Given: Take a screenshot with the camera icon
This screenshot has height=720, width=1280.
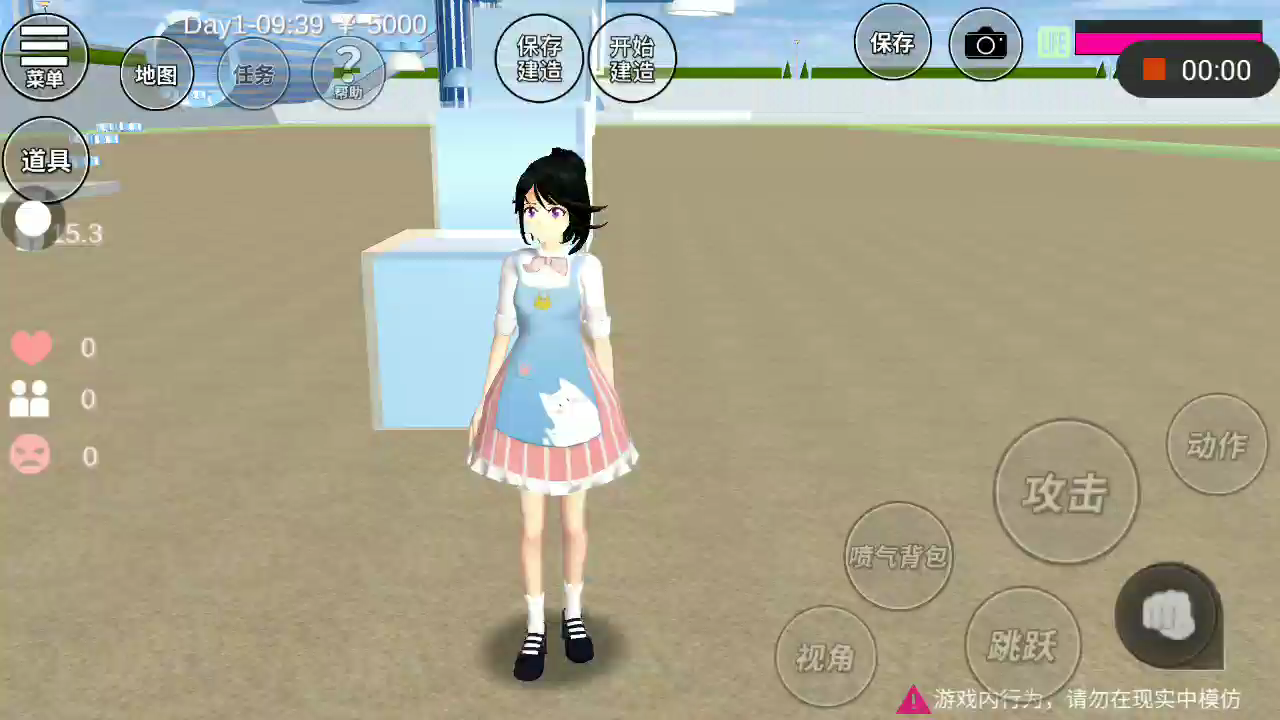Looking at the screenshot, I should pyautogui.click(x=985, y=44).
